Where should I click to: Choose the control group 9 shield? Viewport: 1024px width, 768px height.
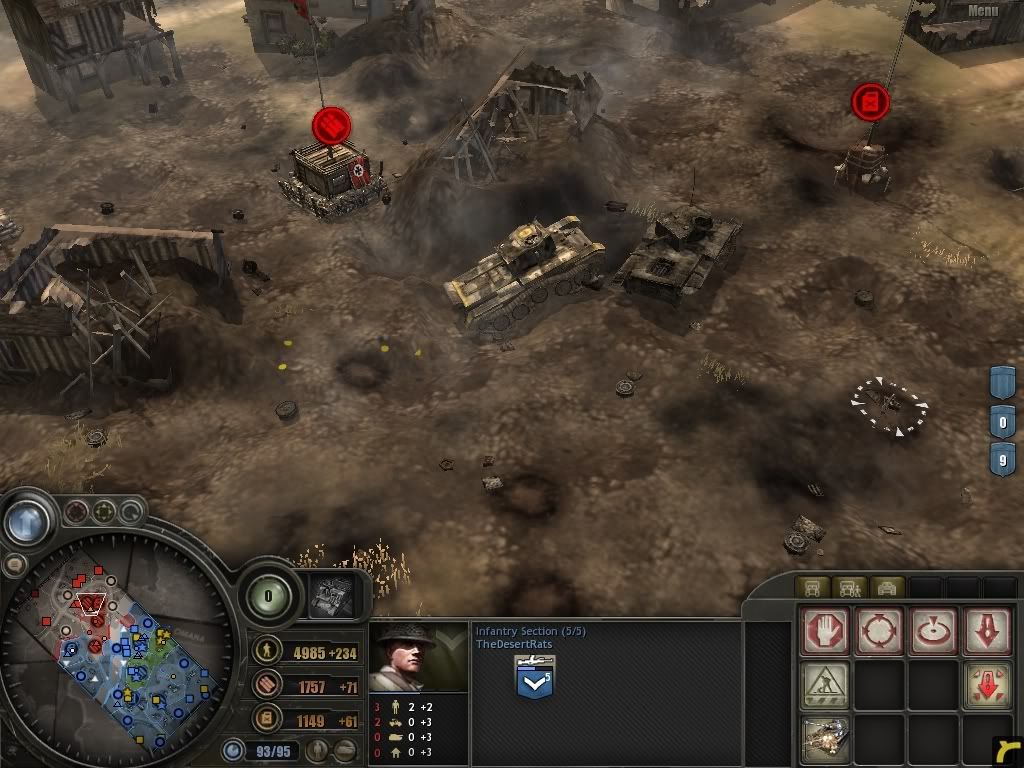pyautogui.click(x=1003, y=460)
